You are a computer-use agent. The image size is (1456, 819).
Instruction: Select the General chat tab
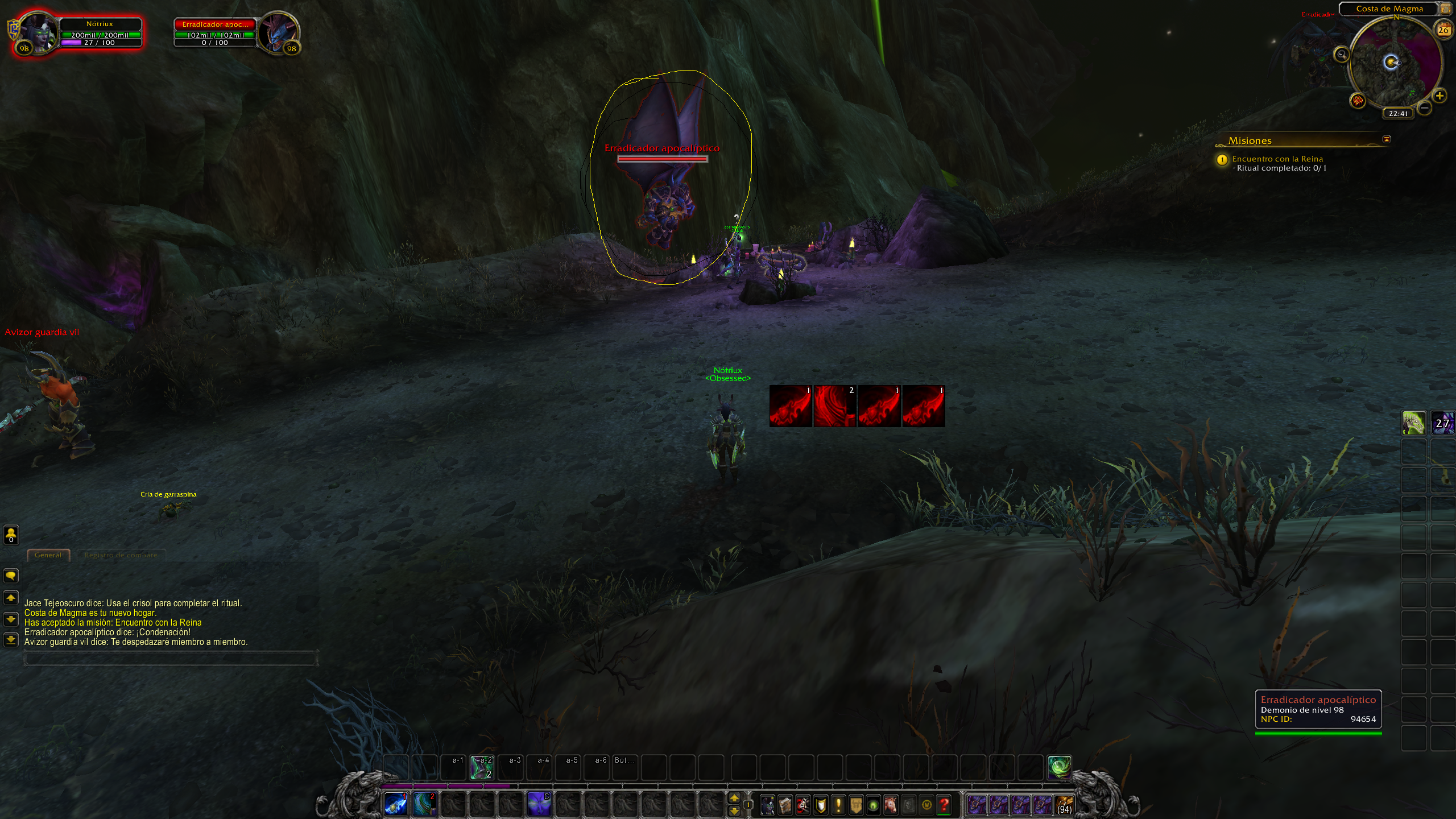[48, 555]
